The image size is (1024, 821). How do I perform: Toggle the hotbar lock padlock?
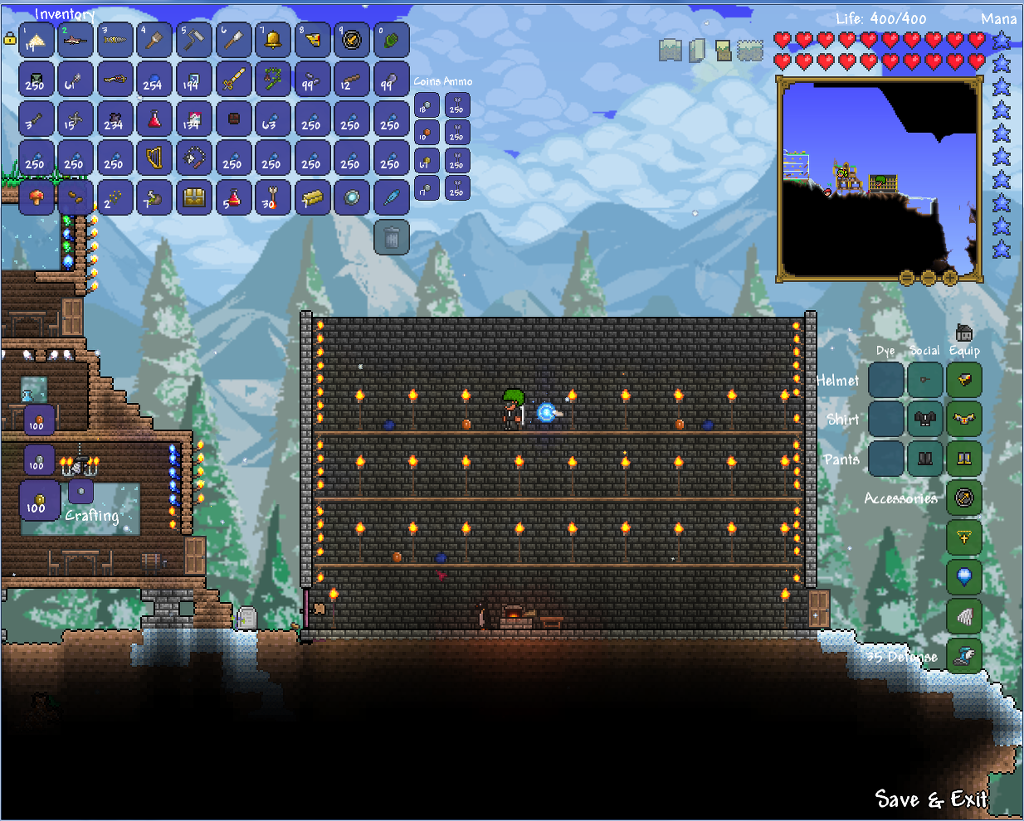pos(10,40)
